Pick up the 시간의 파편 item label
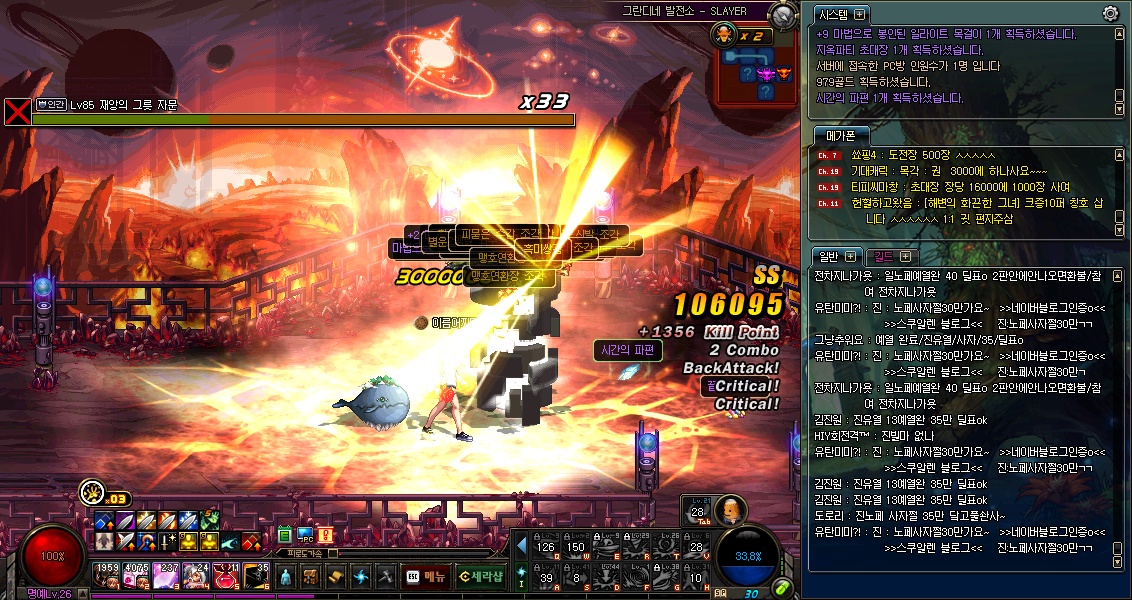1132x600 pixels. point(628,350)
